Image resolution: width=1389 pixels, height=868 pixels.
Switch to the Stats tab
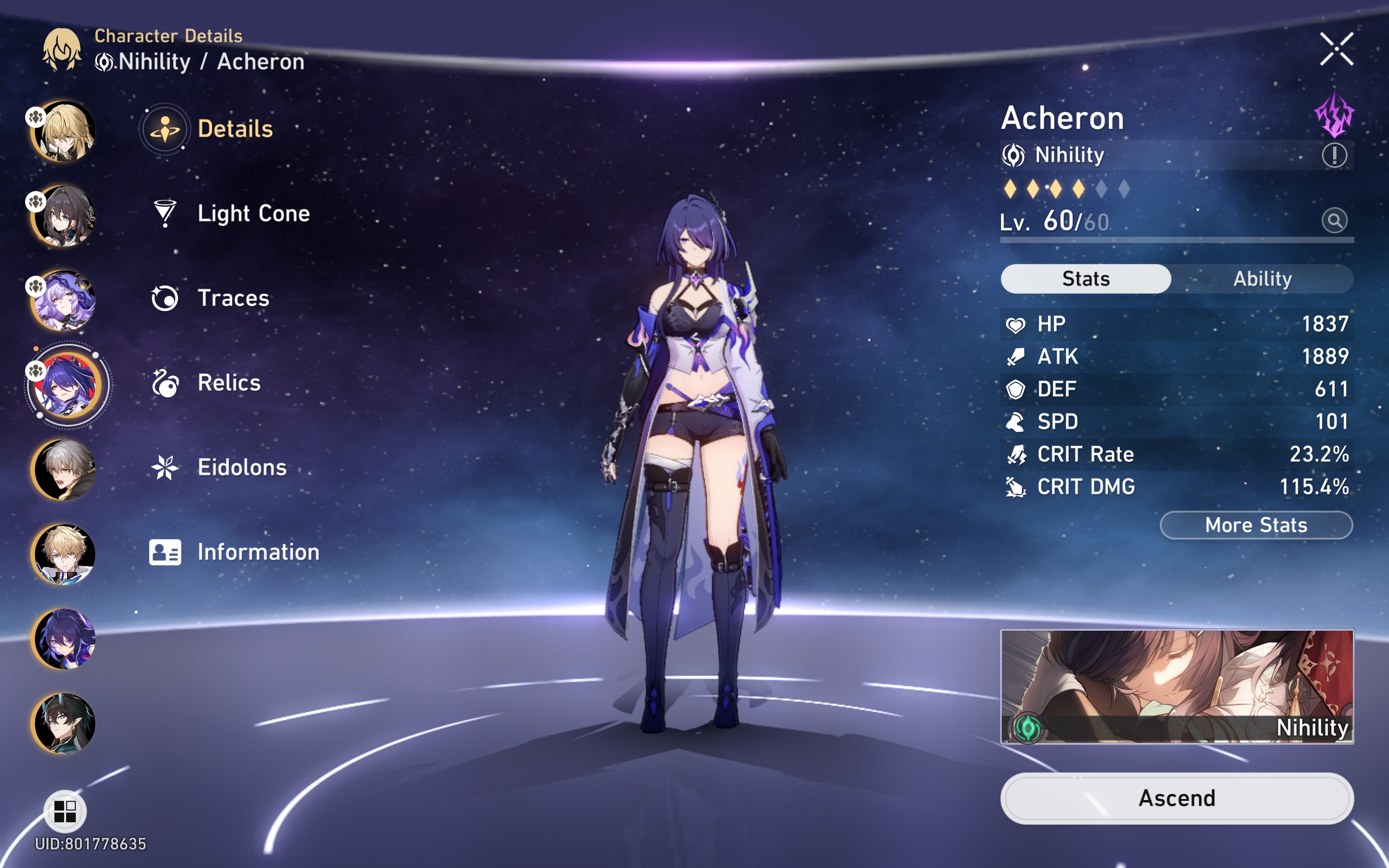click(x=1085, y=278)
